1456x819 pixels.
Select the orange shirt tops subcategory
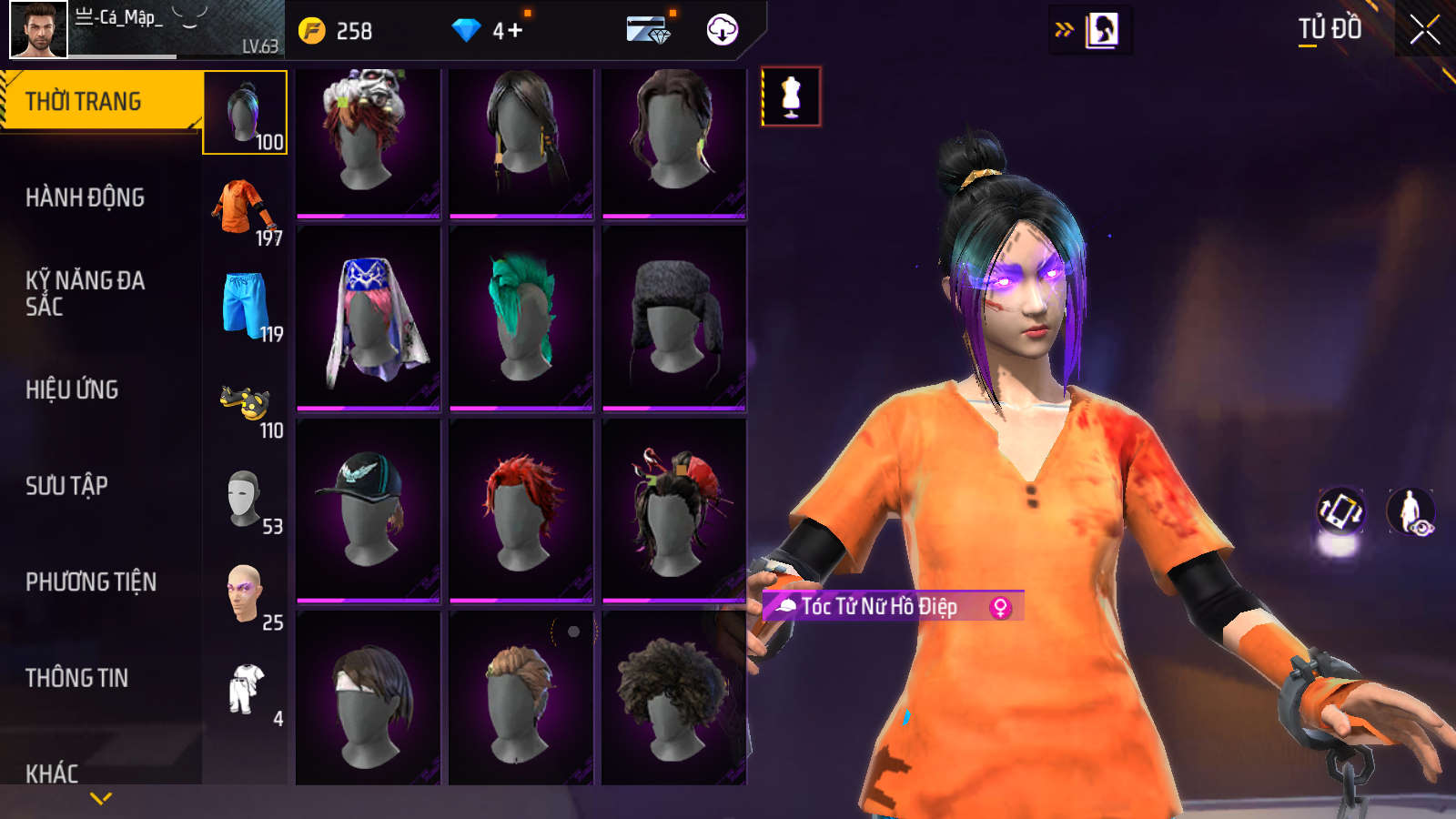click(245, 209)
